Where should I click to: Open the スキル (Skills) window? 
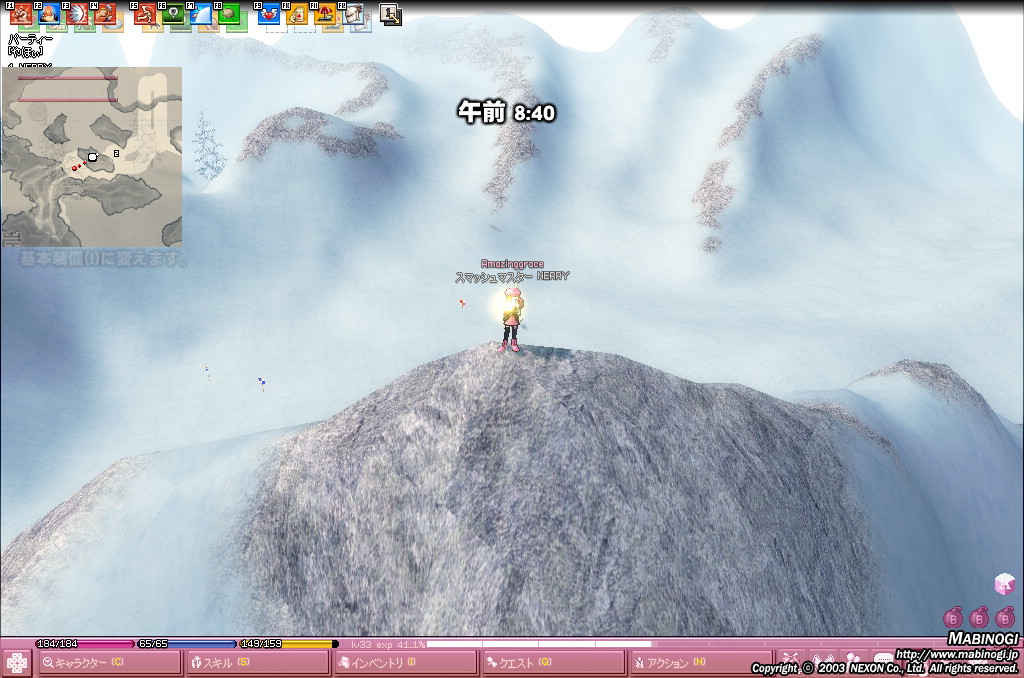(258, 663)
